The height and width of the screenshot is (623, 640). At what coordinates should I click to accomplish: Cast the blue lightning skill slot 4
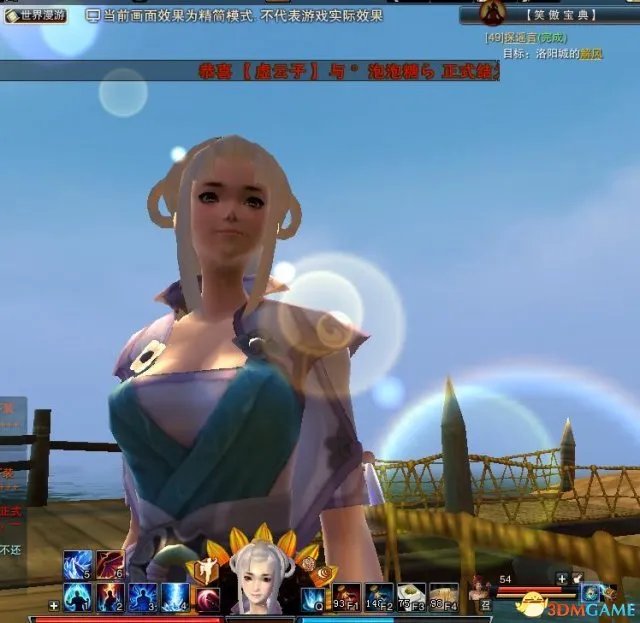pyautogui.click(x=176, y=597)
